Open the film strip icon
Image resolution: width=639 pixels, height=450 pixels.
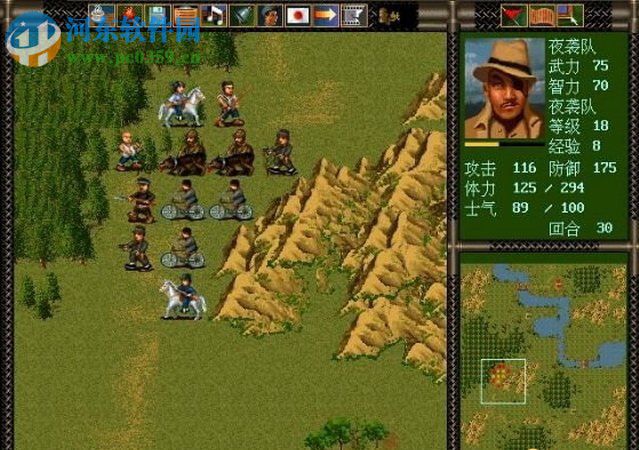(x=353, y=14)
